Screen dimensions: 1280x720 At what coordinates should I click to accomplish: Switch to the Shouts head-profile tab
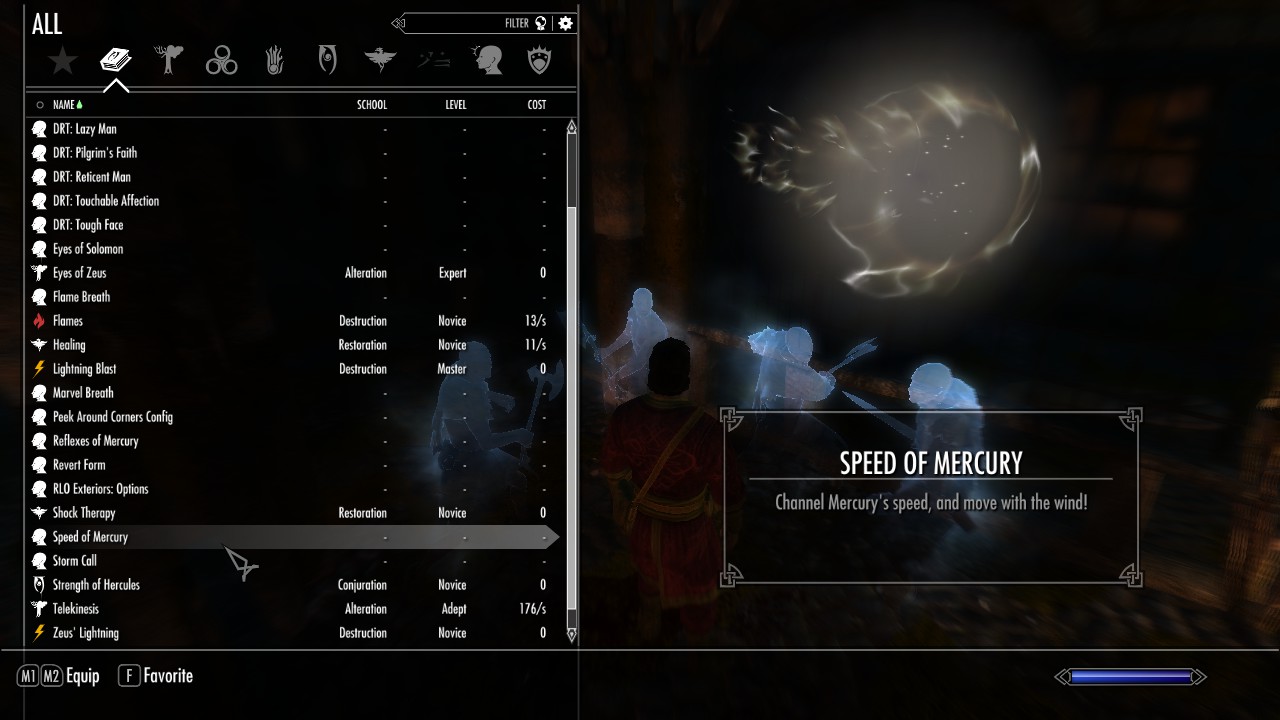[x=487, y=61]
